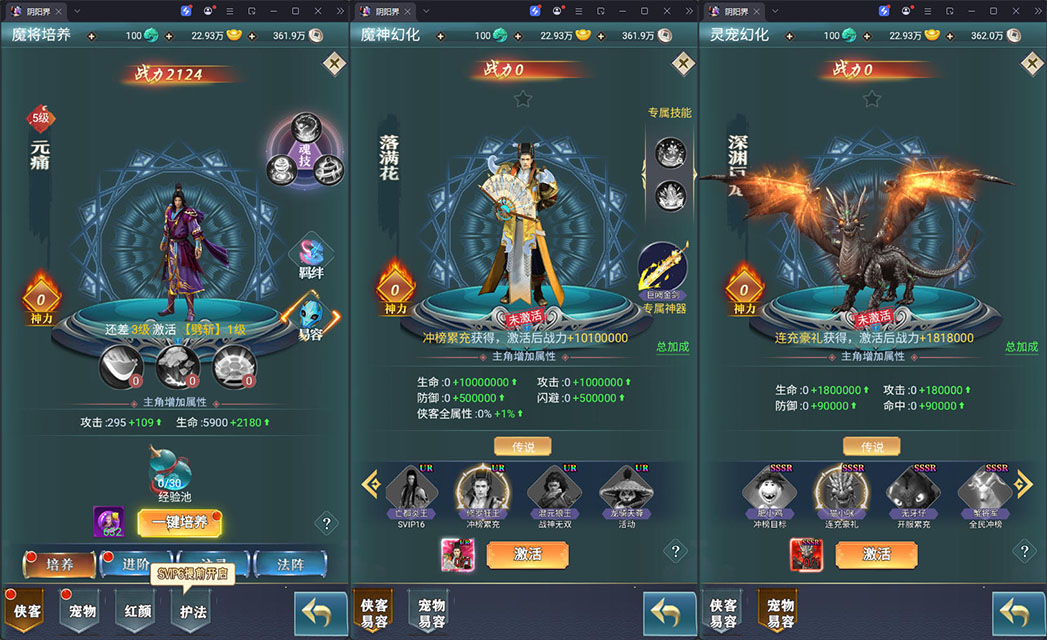The height and width of the screenshot is (640, 1047).
Task: Open the 羁绊 bond icon
Action: [x=311, y=255]
